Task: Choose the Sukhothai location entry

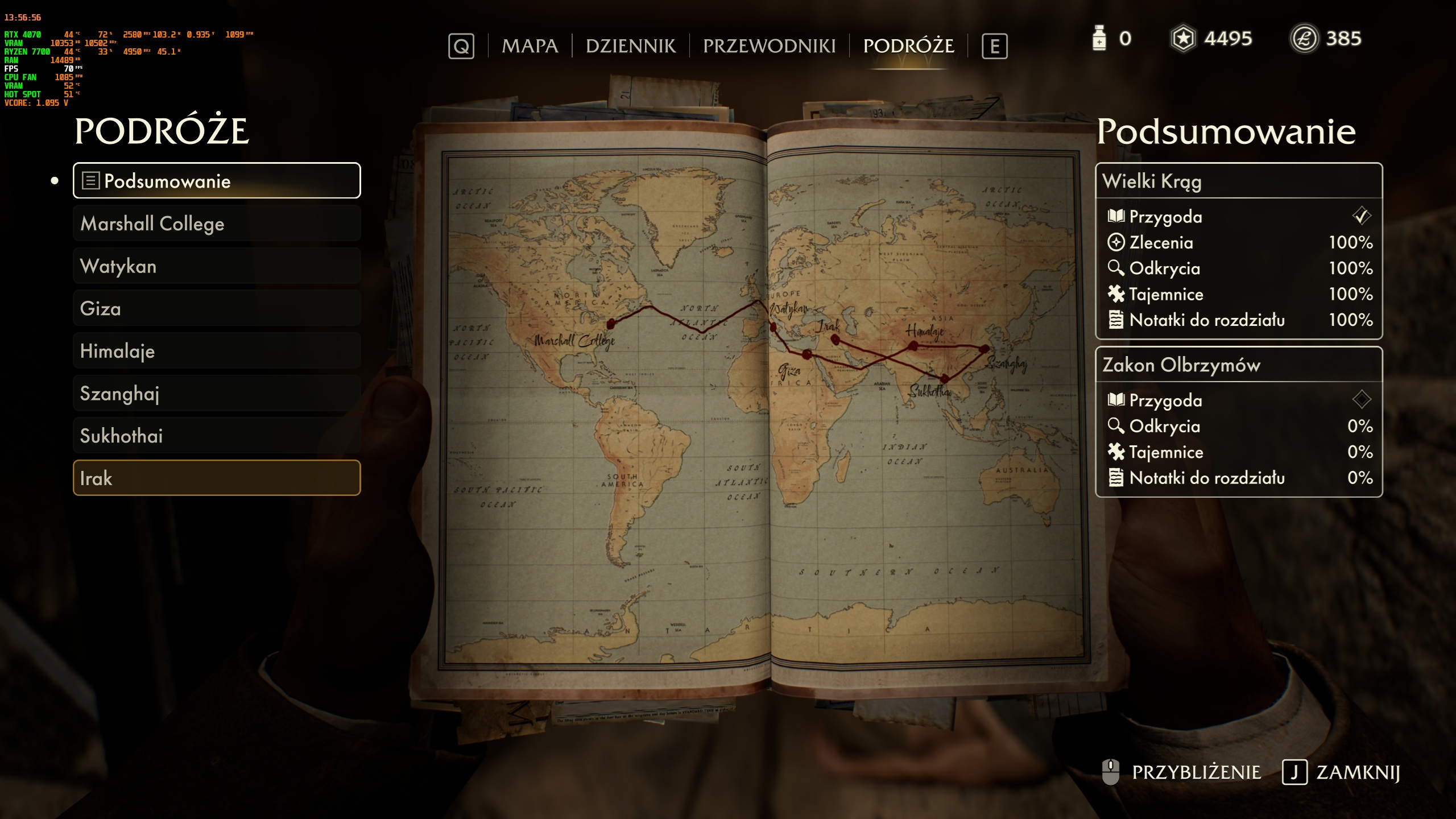Action: (217, 436)
